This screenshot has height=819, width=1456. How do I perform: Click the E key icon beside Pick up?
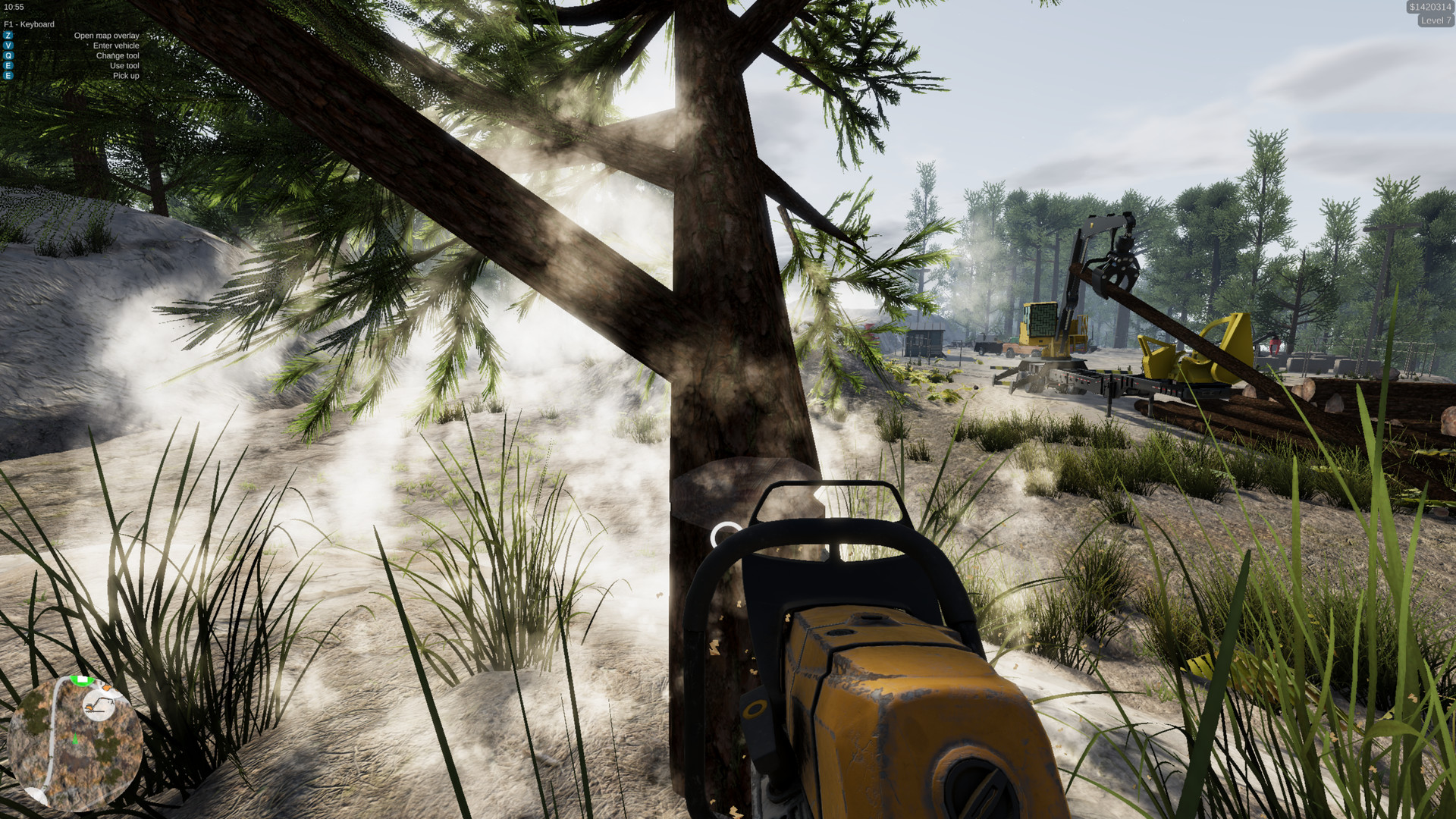click(x=8, y=76)
